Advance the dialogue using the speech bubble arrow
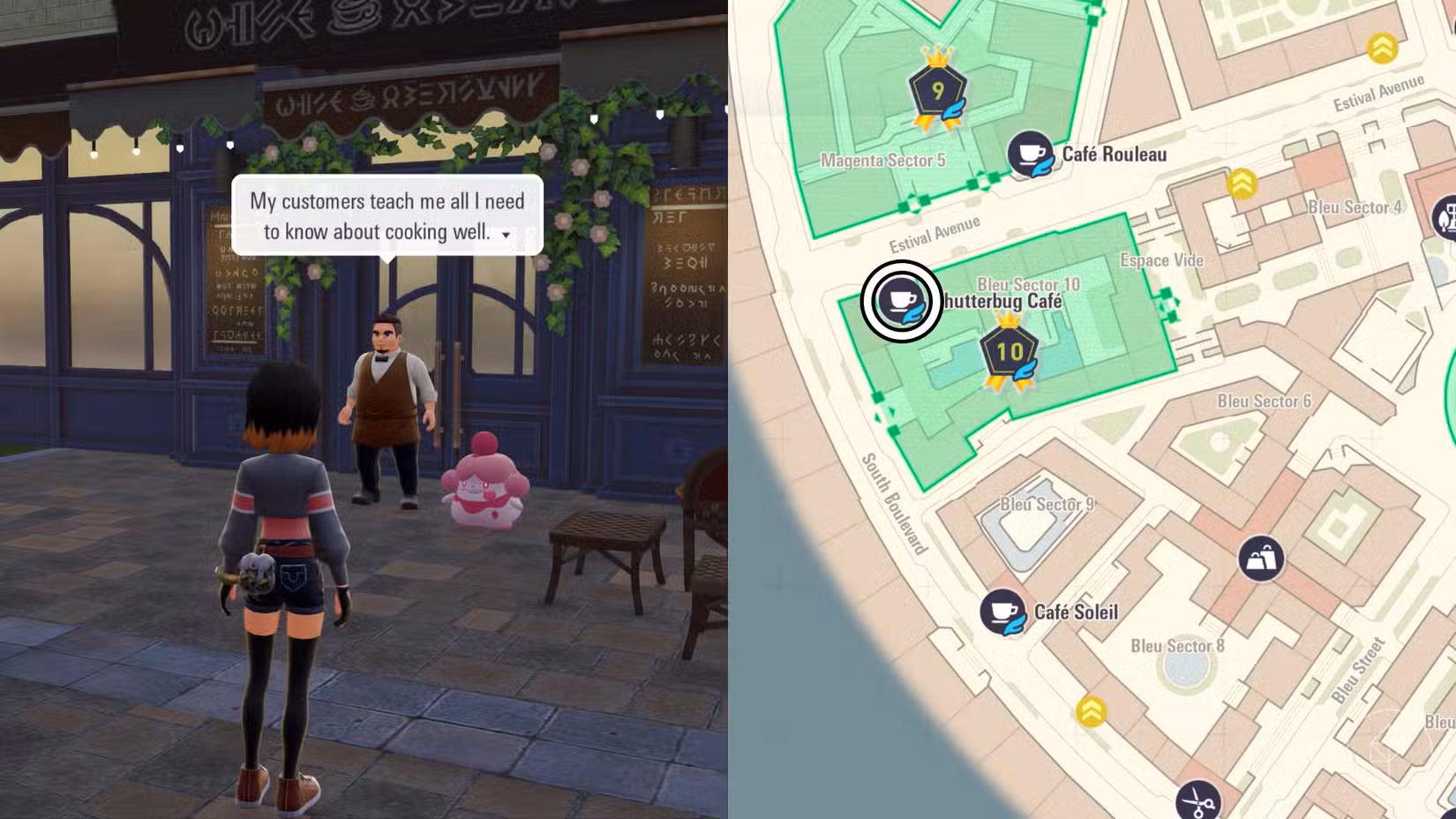This screenshot has height=819, width=1456. pos(506,235)
